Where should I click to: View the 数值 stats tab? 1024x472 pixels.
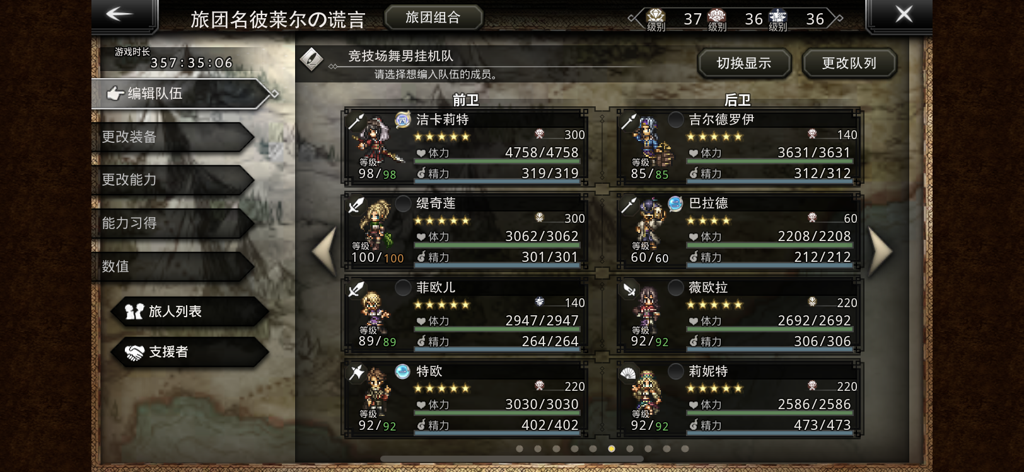pos(170,267)
